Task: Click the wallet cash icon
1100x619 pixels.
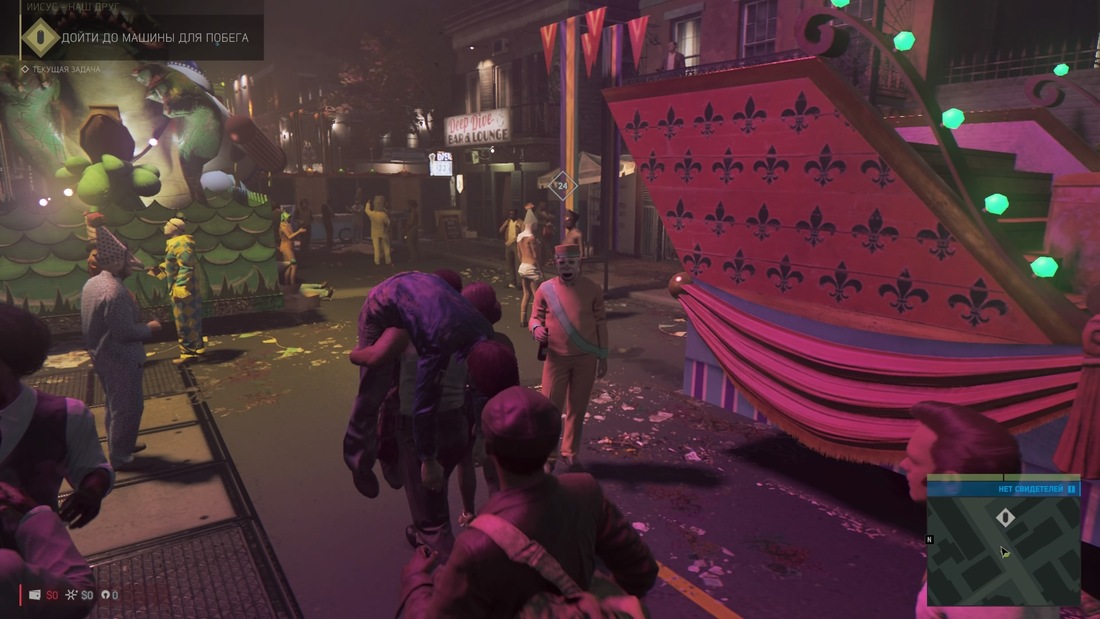Action: tap(35, 595)
